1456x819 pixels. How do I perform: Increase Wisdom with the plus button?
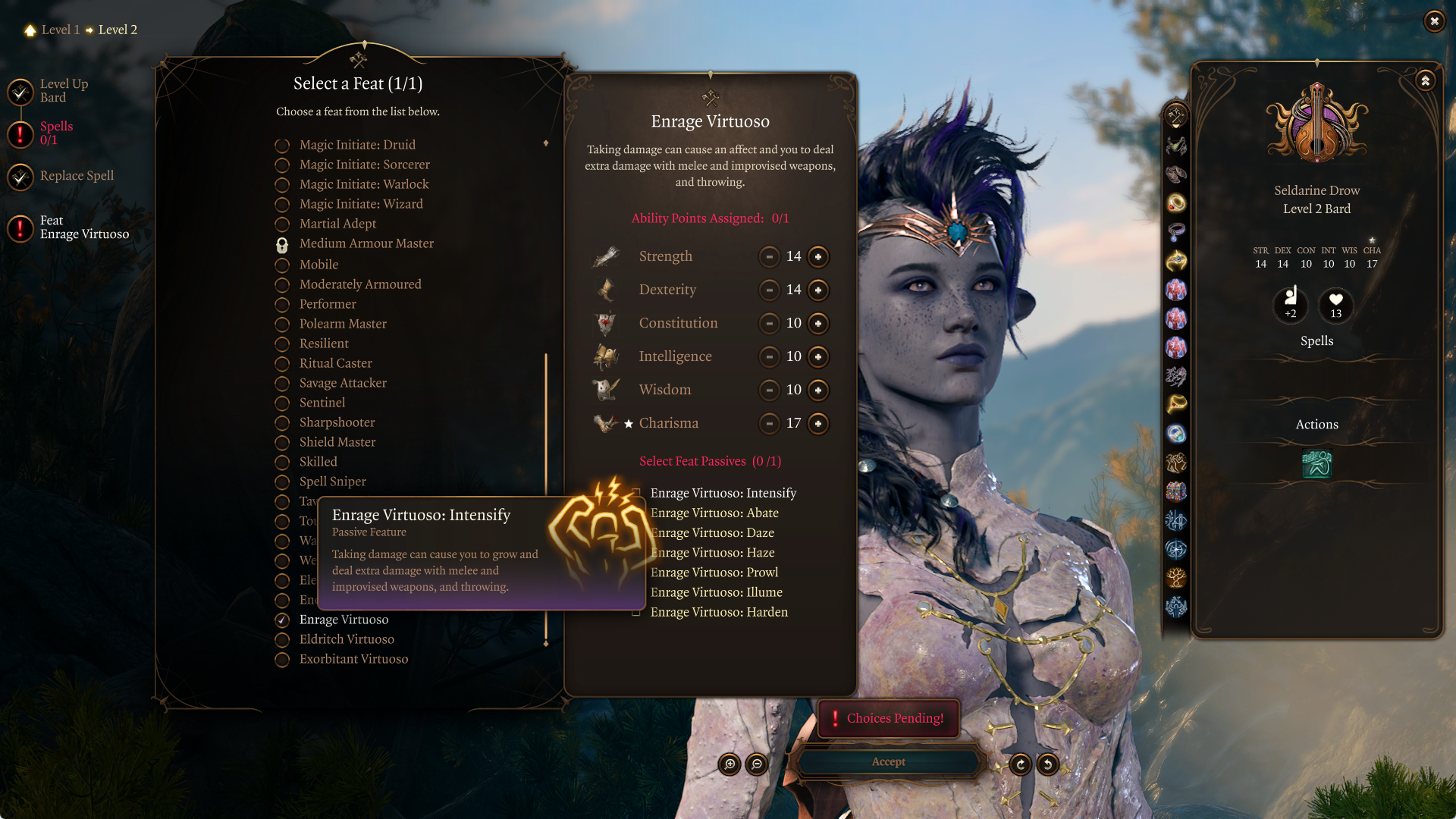818,390
